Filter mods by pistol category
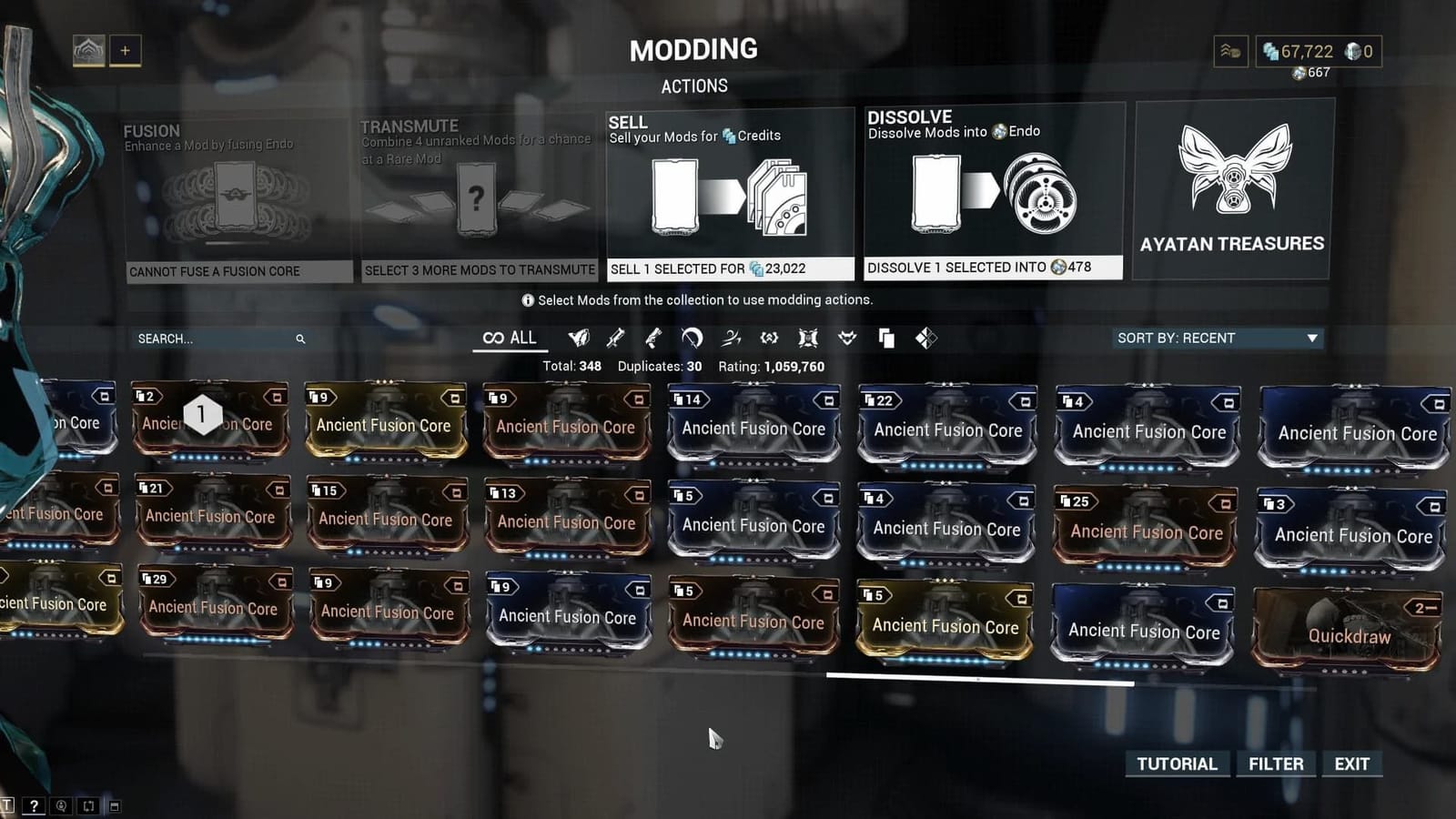 click(x=653, y=338)
